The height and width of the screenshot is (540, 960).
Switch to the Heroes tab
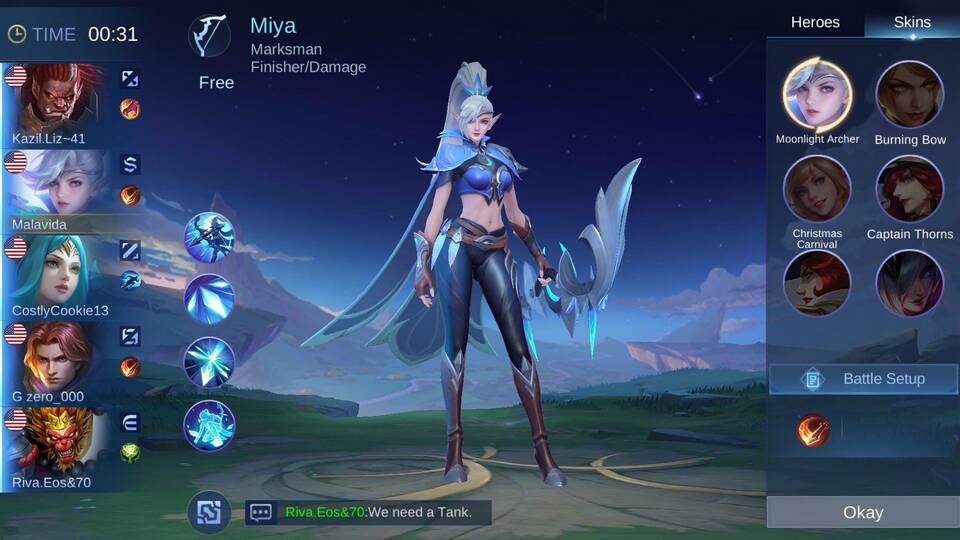(x=815, y=22)
